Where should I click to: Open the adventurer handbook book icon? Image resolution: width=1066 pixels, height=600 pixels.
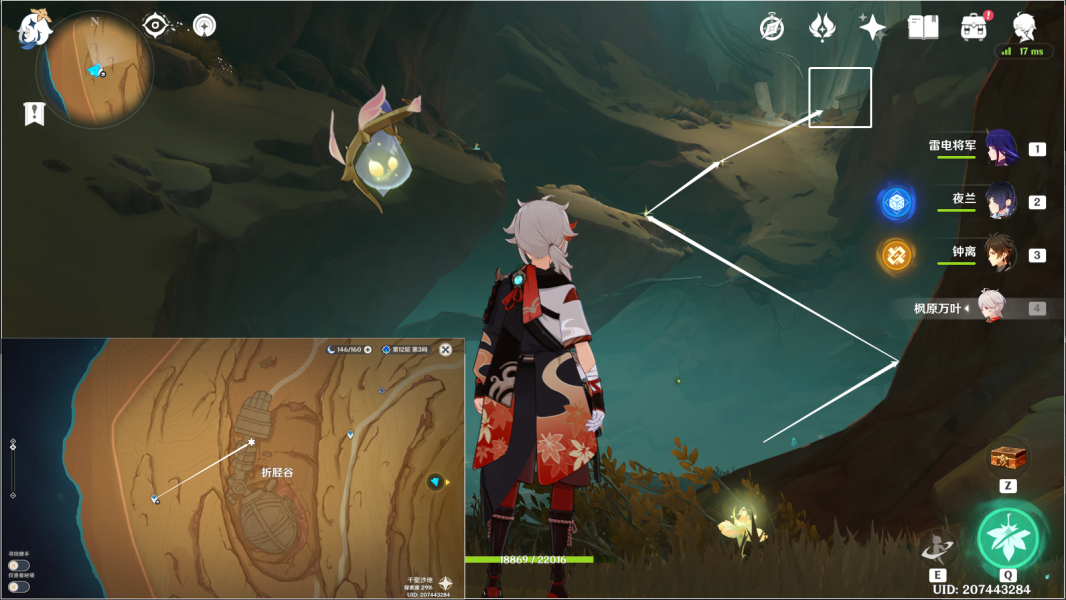coord(922,28)
